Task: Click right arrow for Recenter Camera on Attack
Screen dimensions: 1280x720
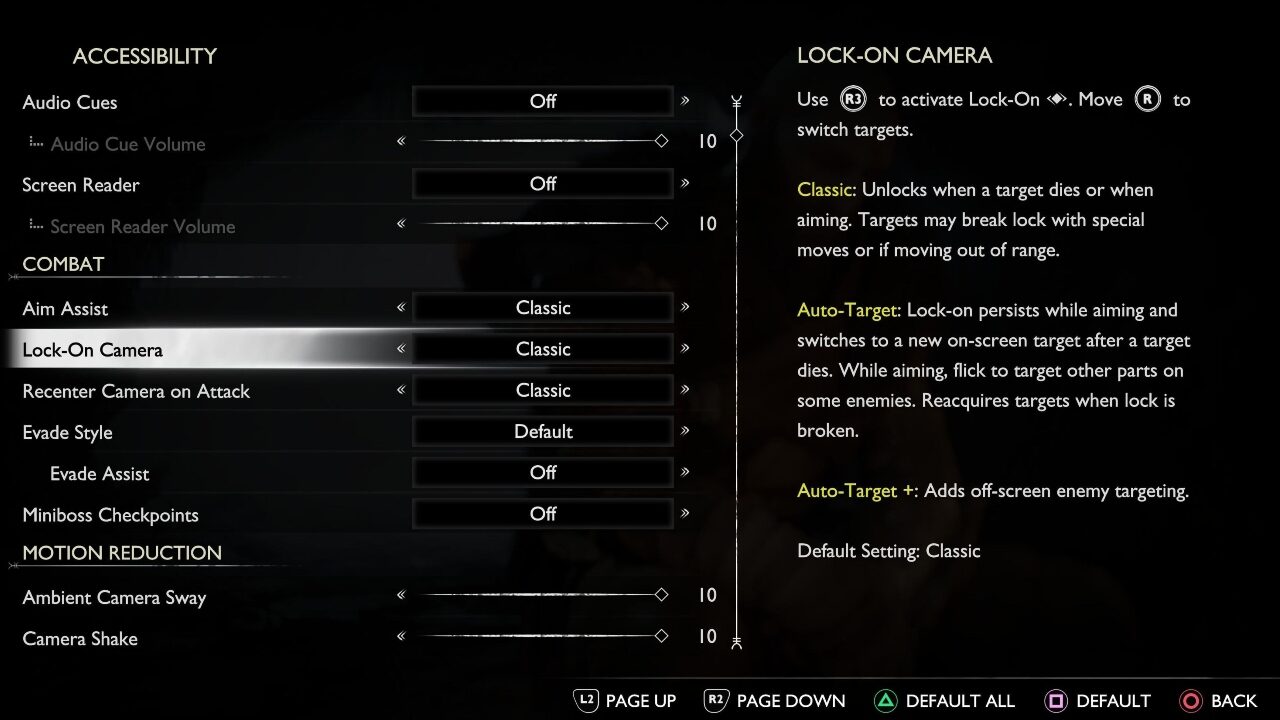Action: click(x=685, y=390)
